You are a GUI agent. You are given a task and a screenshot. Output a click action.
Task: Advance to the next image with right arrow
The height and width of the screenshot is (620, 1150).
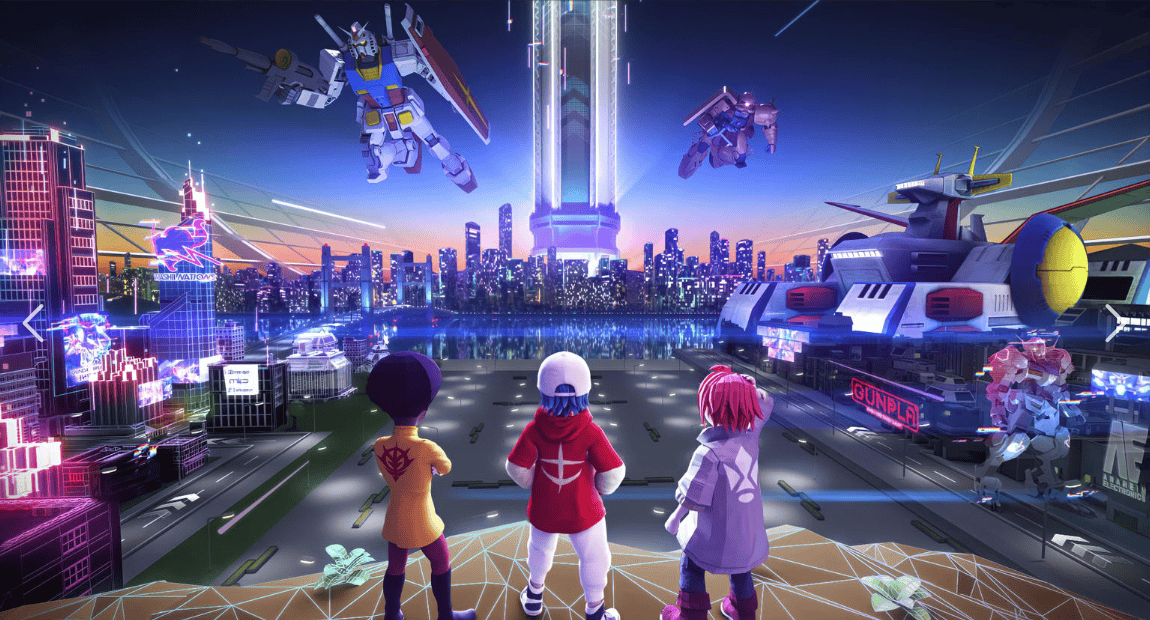point(1115,323)
